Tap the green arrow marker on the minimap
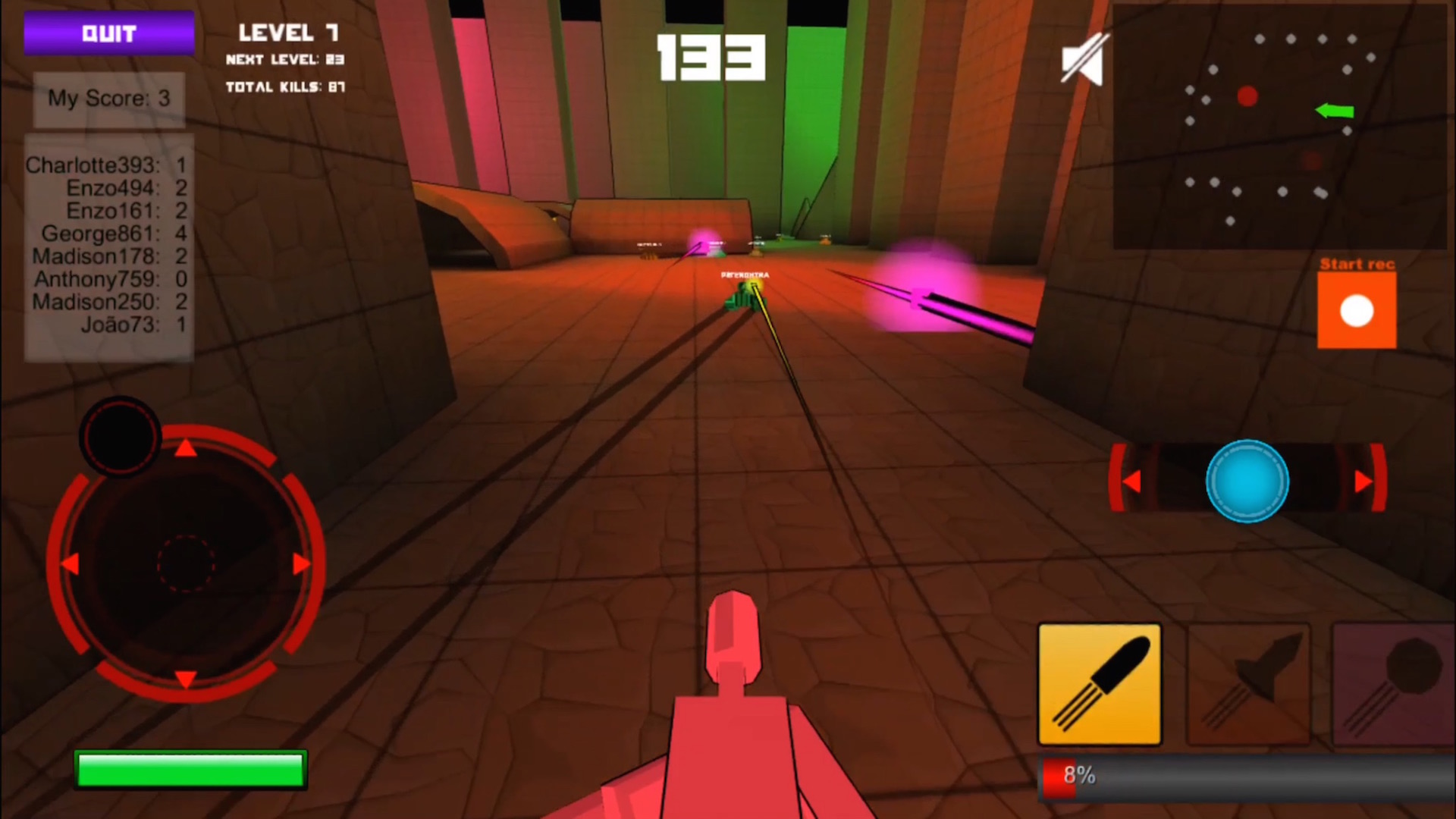This screenshot has width=1456, height=819. click(x=1335, y=111)
